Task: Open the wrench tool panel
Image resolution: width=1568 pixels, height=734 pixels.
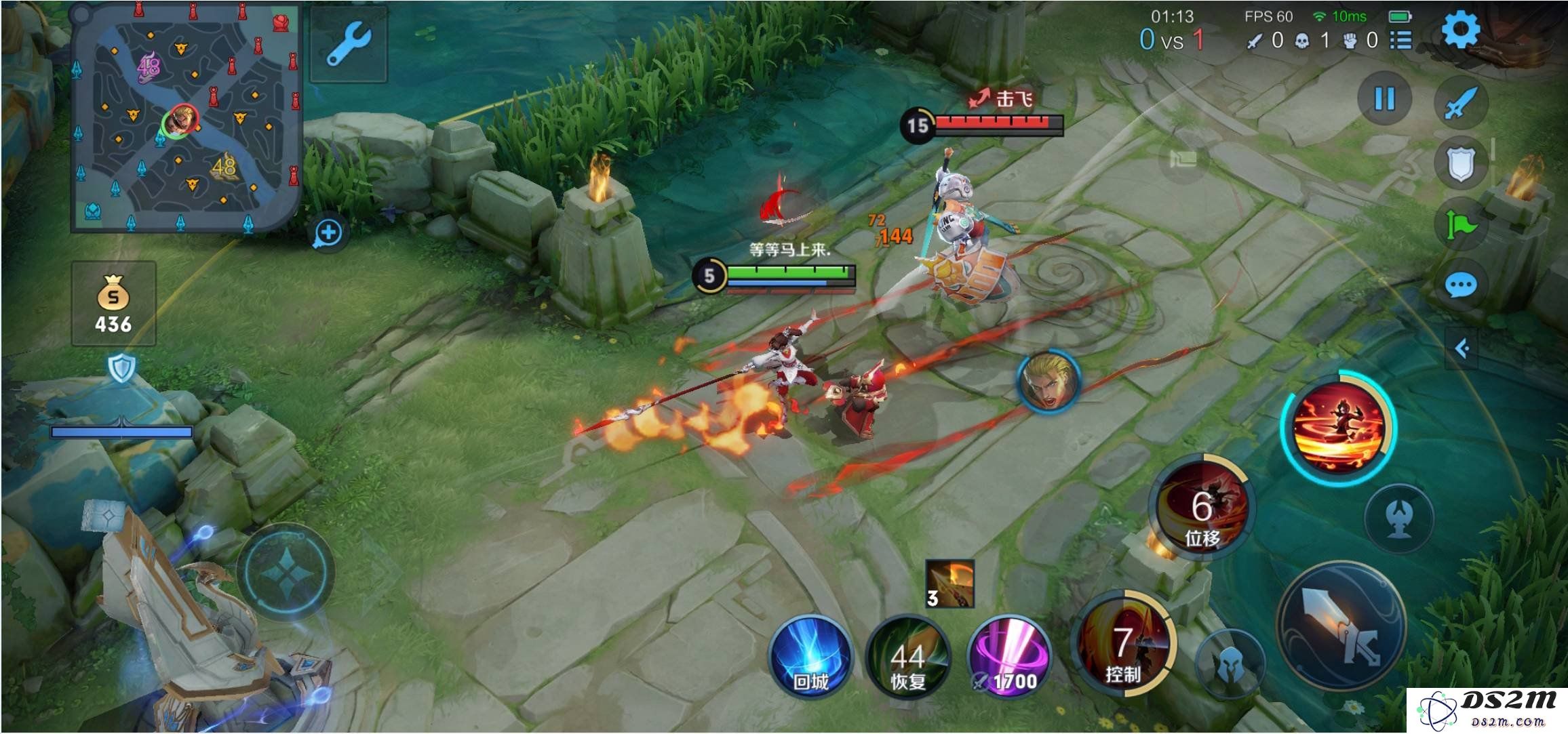Action: click(x=349, y=45)
